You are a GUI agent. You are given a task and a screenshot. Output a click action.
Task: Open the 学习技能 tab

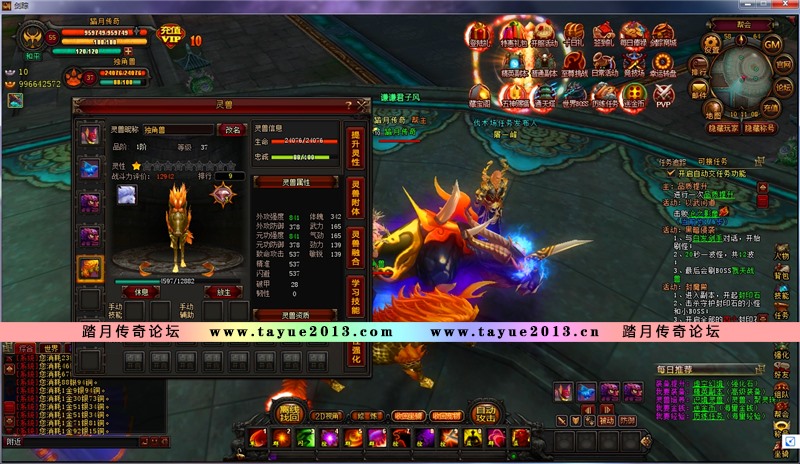coord(354,297)
